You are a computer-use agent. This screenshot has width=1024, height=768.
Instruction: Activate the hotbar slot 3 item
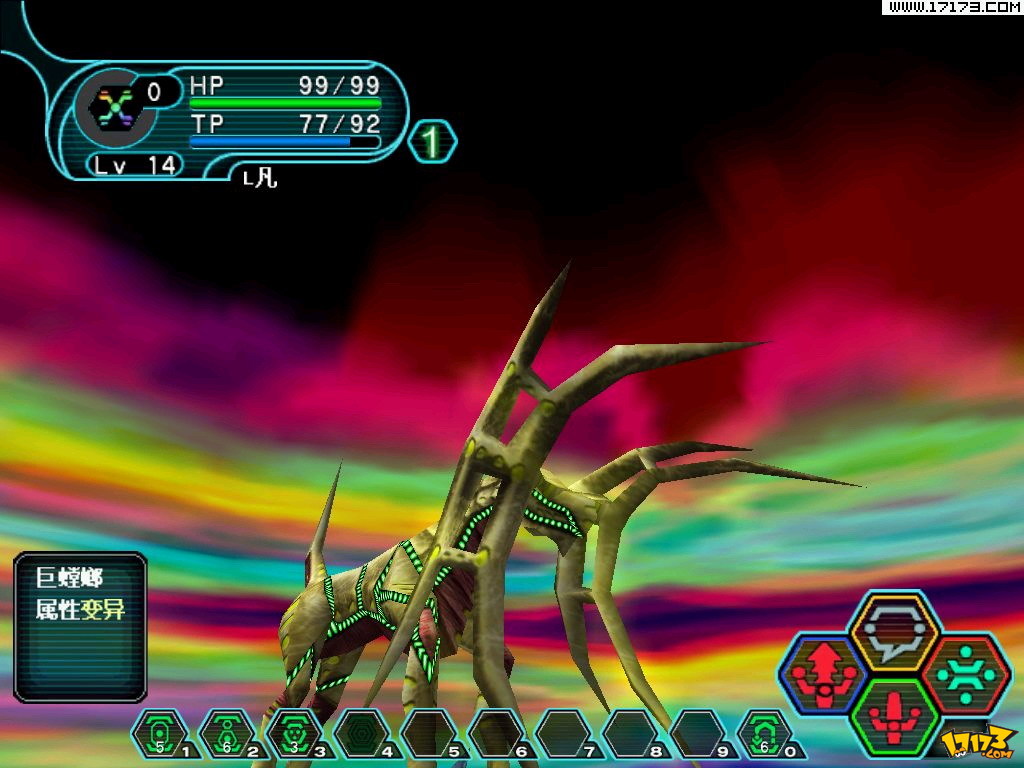coord(294,735)
